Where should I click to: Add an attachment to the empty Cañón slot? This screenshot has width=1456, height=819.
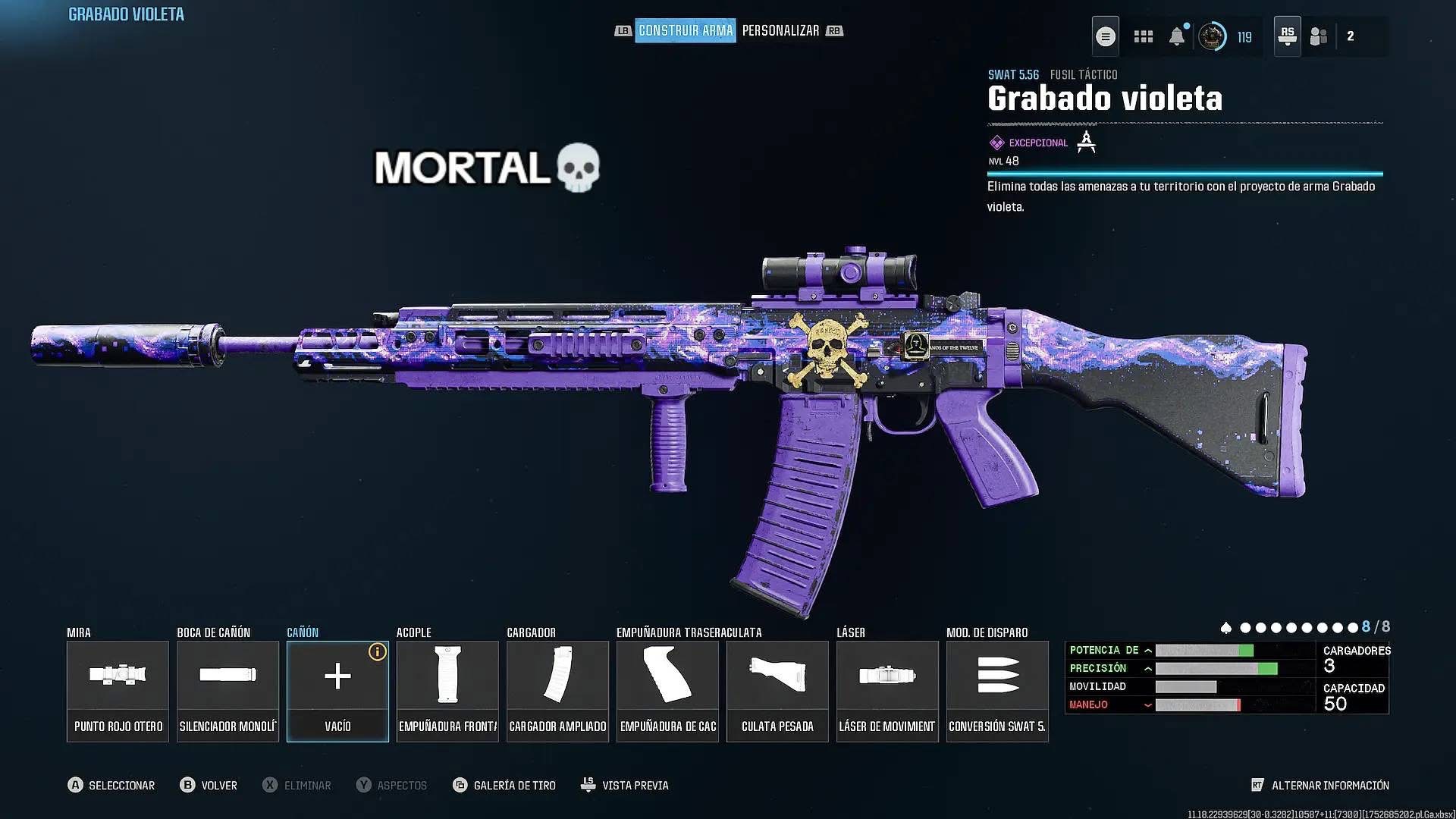(337, 691)
